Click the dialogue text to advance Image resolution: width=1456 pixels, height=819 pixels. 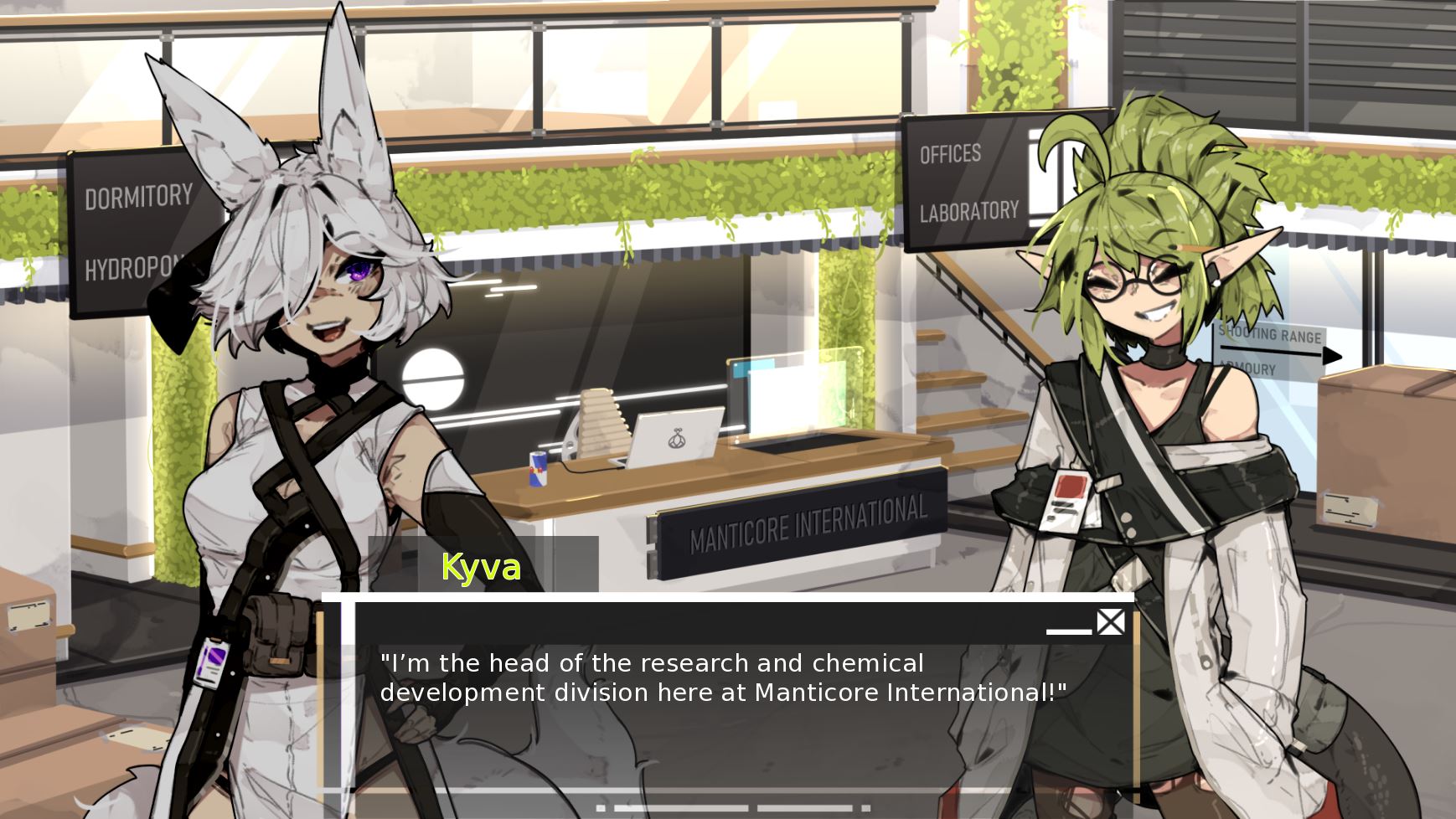(x=720, y=680)
